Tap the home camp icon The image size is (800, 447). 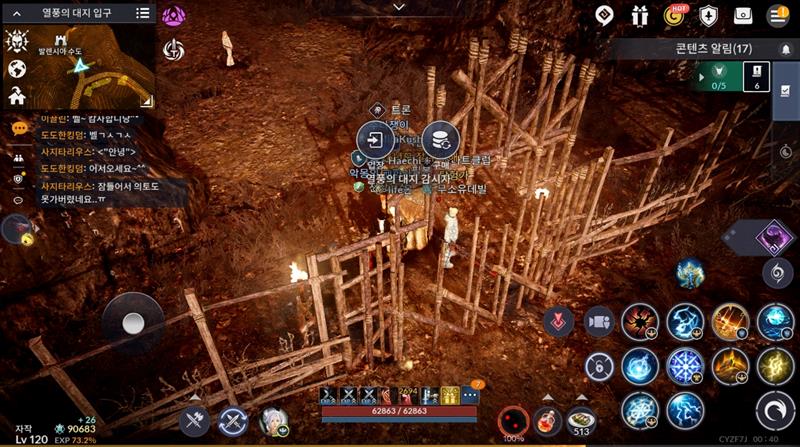17,97
